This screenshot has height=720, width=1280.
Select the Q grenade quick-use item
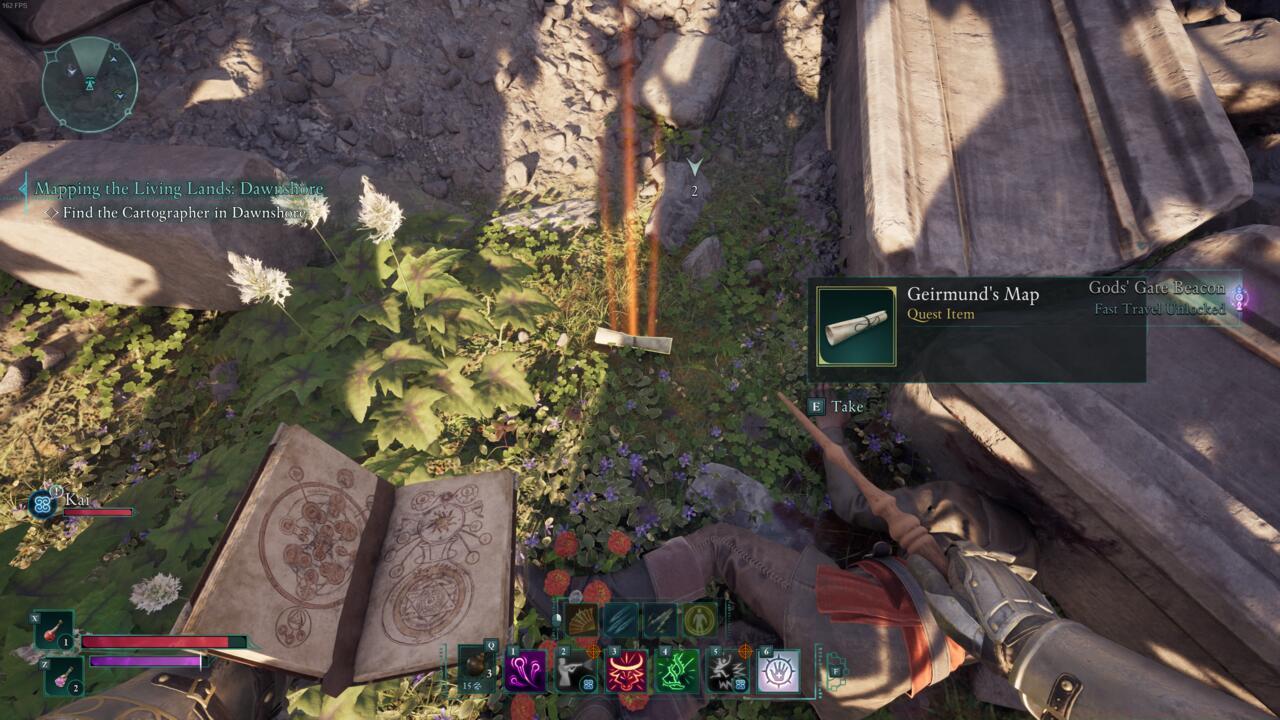point(476,667)
